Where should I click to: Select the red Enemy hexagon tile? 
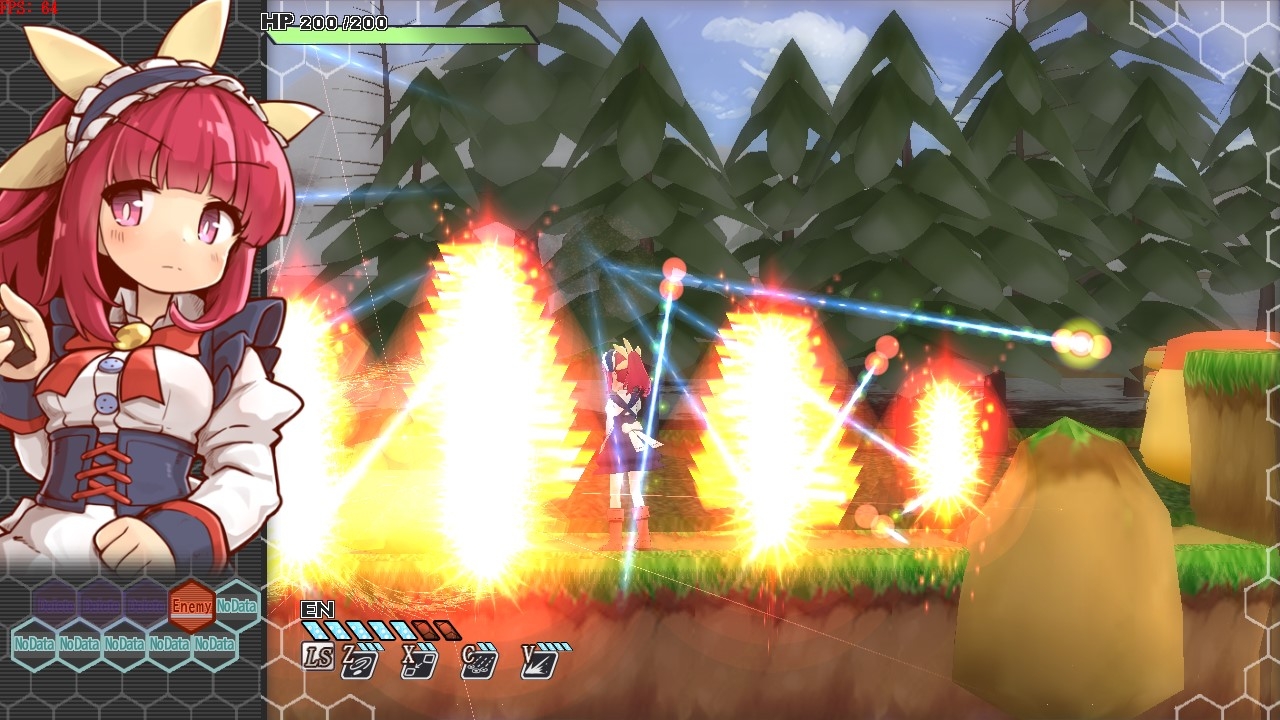[x=191, y=605]
